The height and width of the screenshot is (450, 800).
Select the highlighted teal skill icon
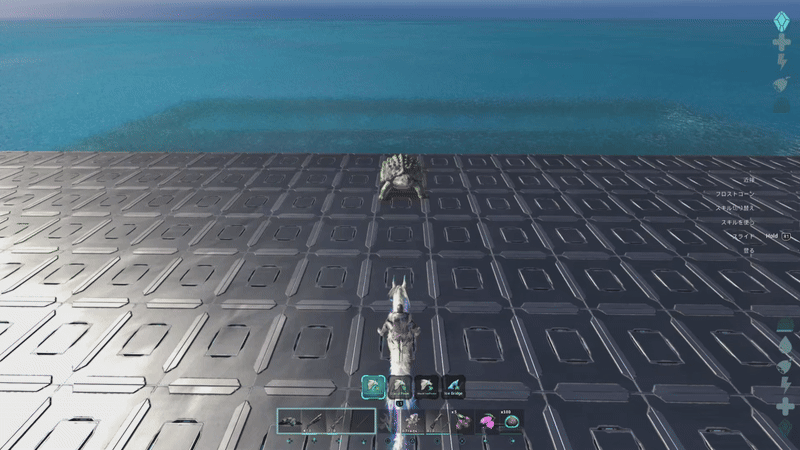click(373, 386)
